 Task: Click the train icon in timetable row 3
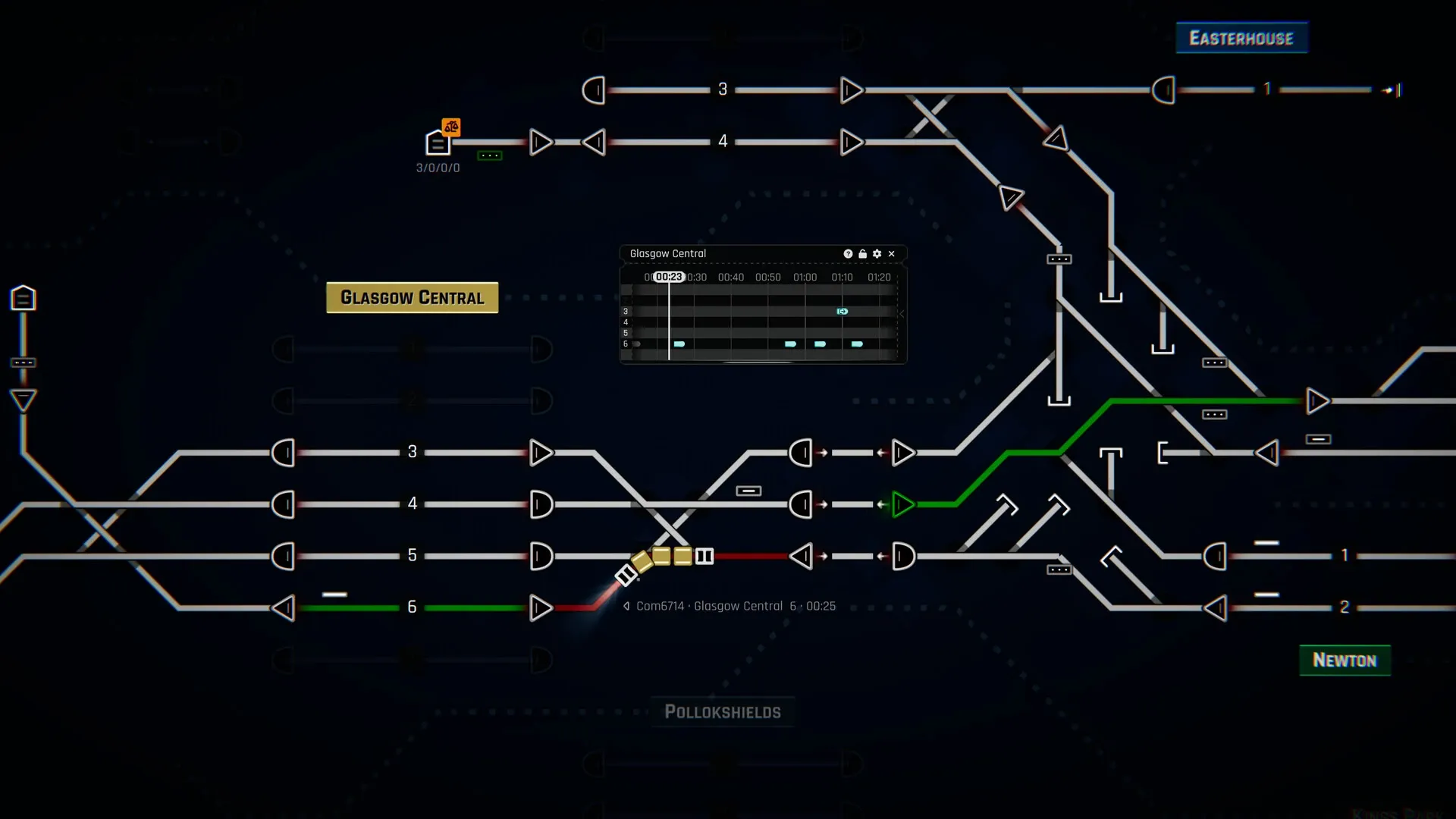point(843,311)
